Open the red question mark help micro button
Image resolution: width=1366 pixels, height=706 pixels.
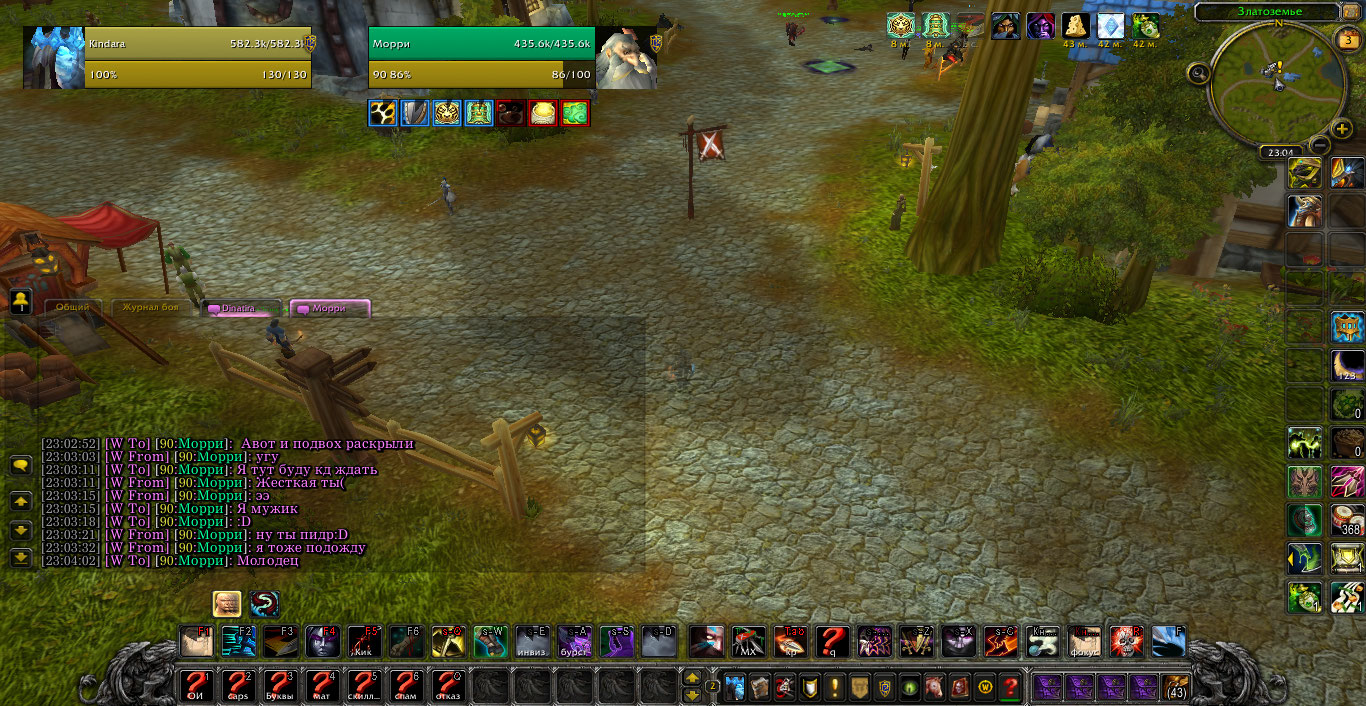(x=1010, y=687)
